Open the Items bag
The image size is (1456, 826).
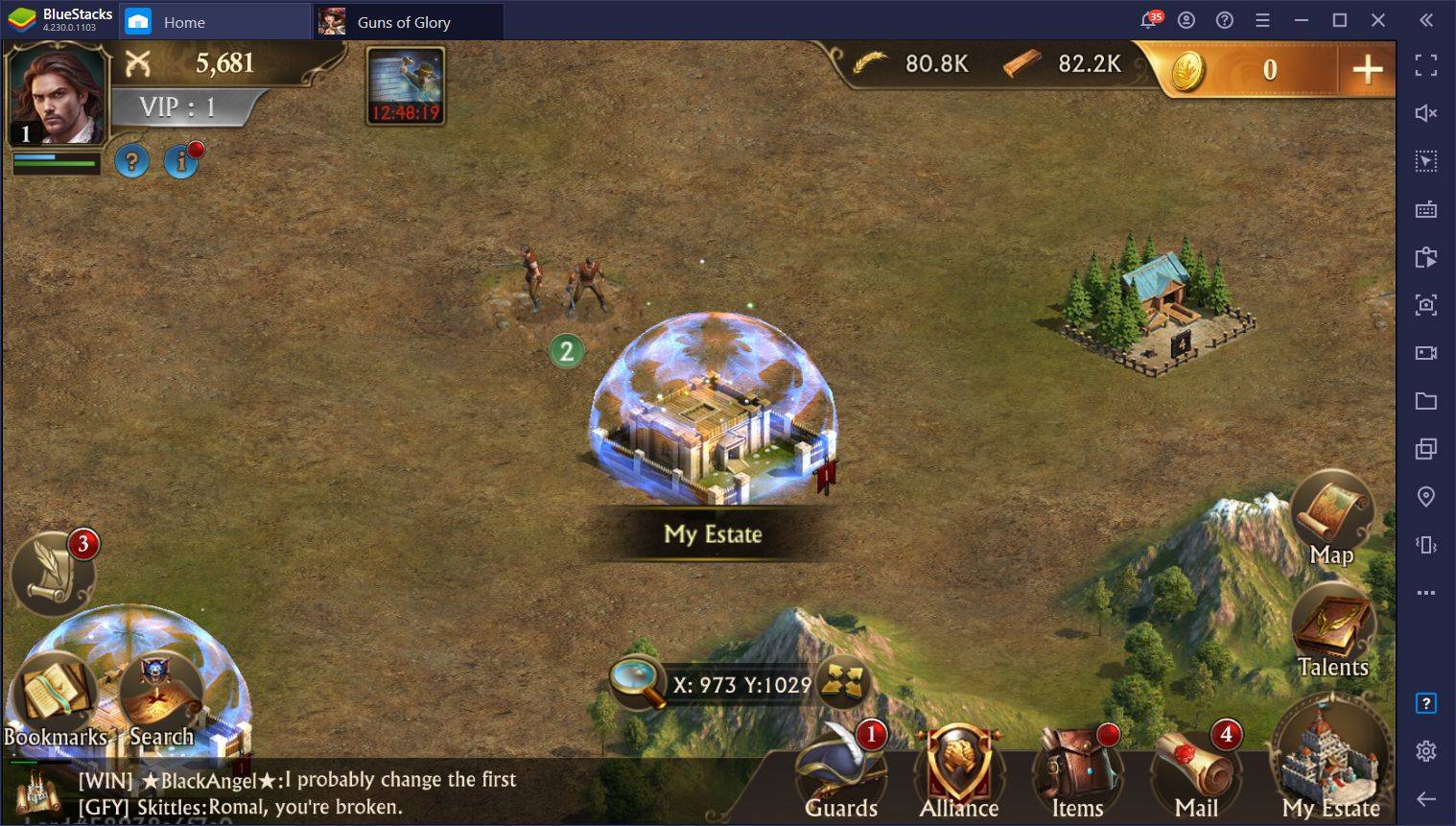click(x=1077, y=772)
